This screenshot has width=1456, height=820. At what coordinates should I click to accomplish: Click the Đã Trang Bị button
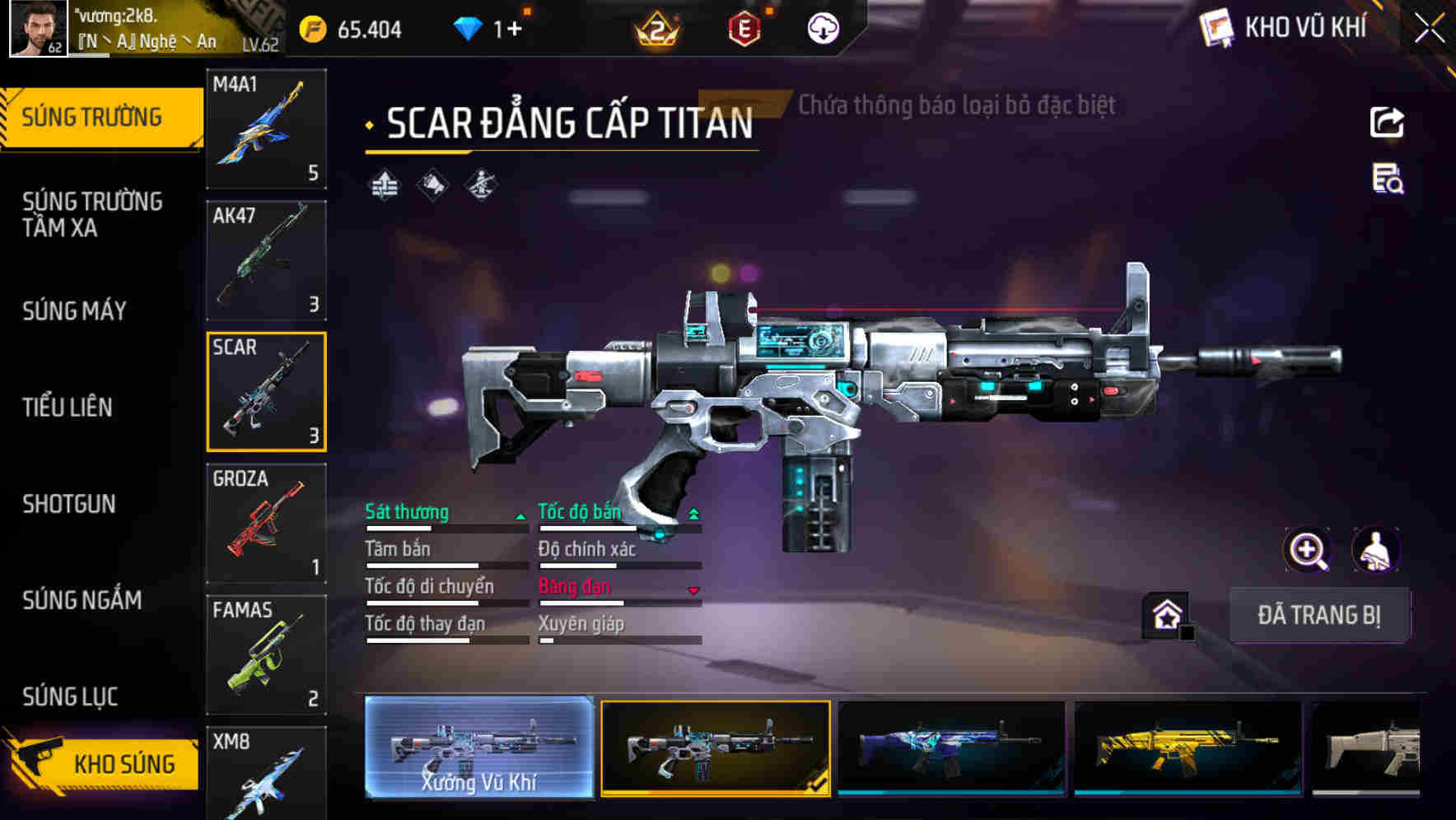[1318, 615]
